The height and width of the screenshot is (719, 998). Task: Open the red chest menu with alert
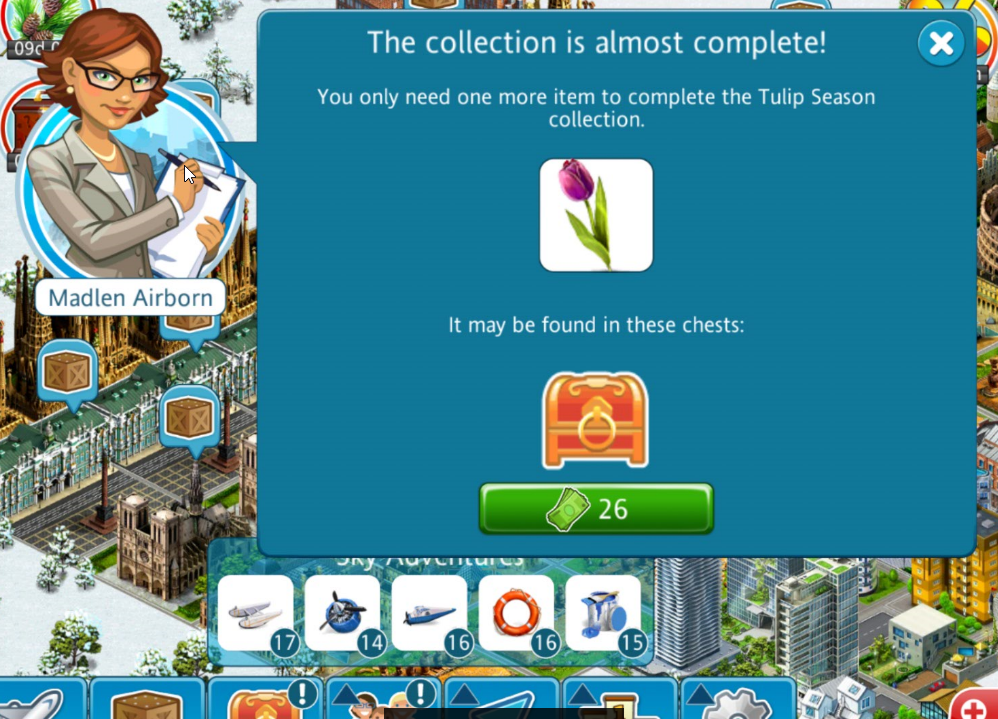click(264, 702)
